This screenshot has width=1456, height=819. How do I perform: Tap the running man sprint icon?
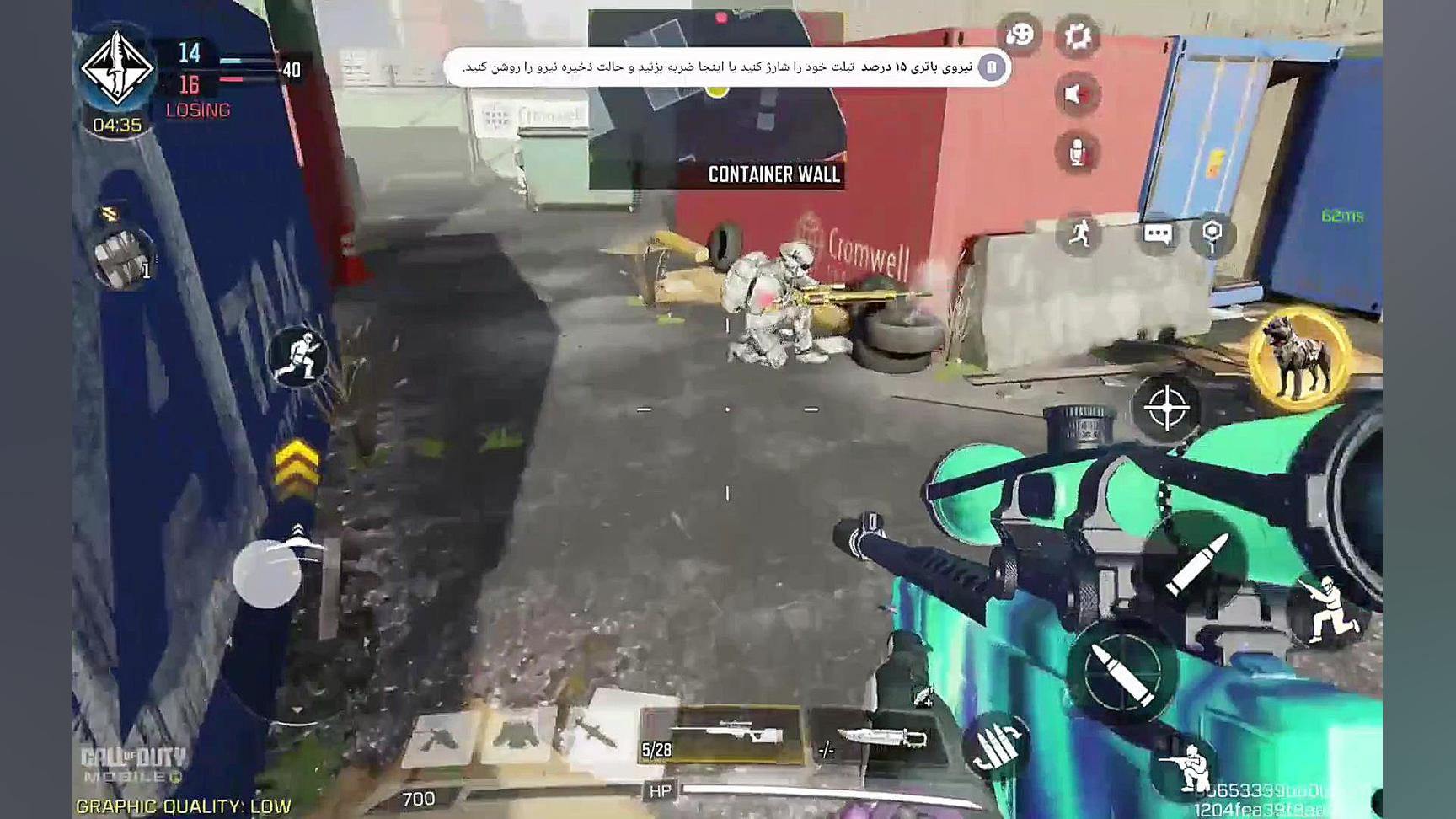click(x=1079, y=233)
